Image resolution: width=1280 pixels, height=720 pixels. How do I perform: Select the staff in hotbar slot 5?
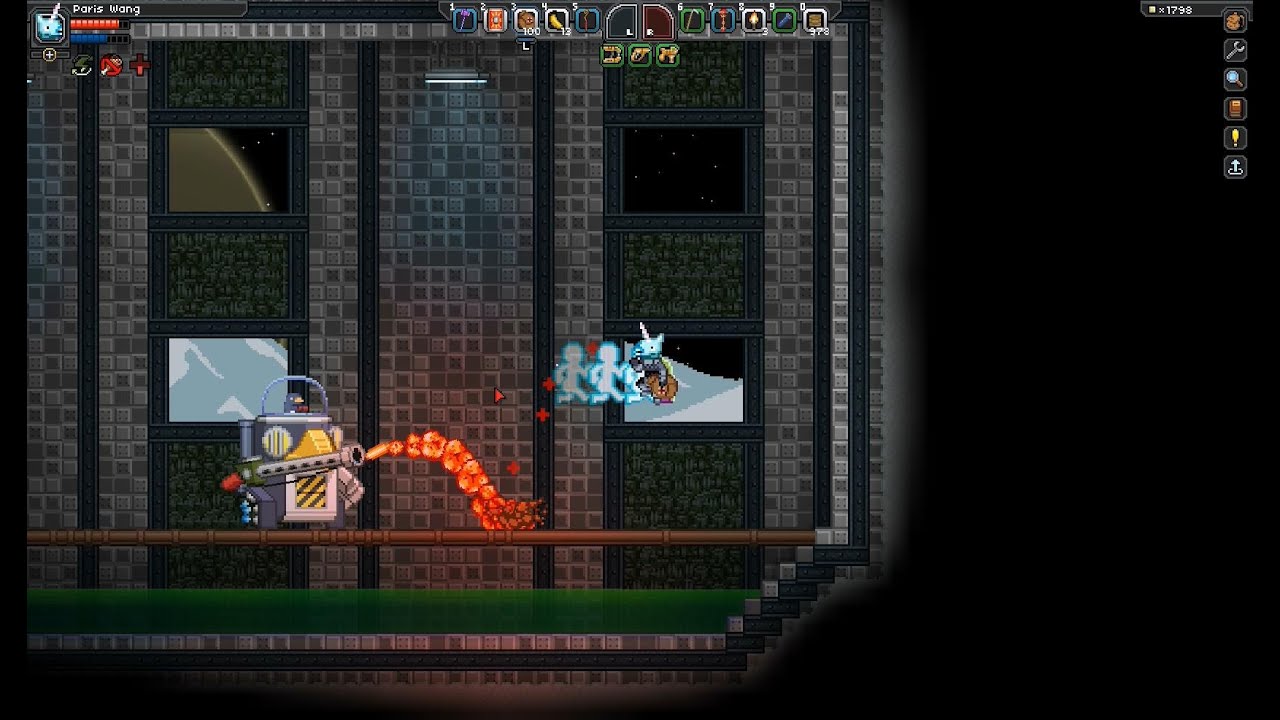click(587, 20)
